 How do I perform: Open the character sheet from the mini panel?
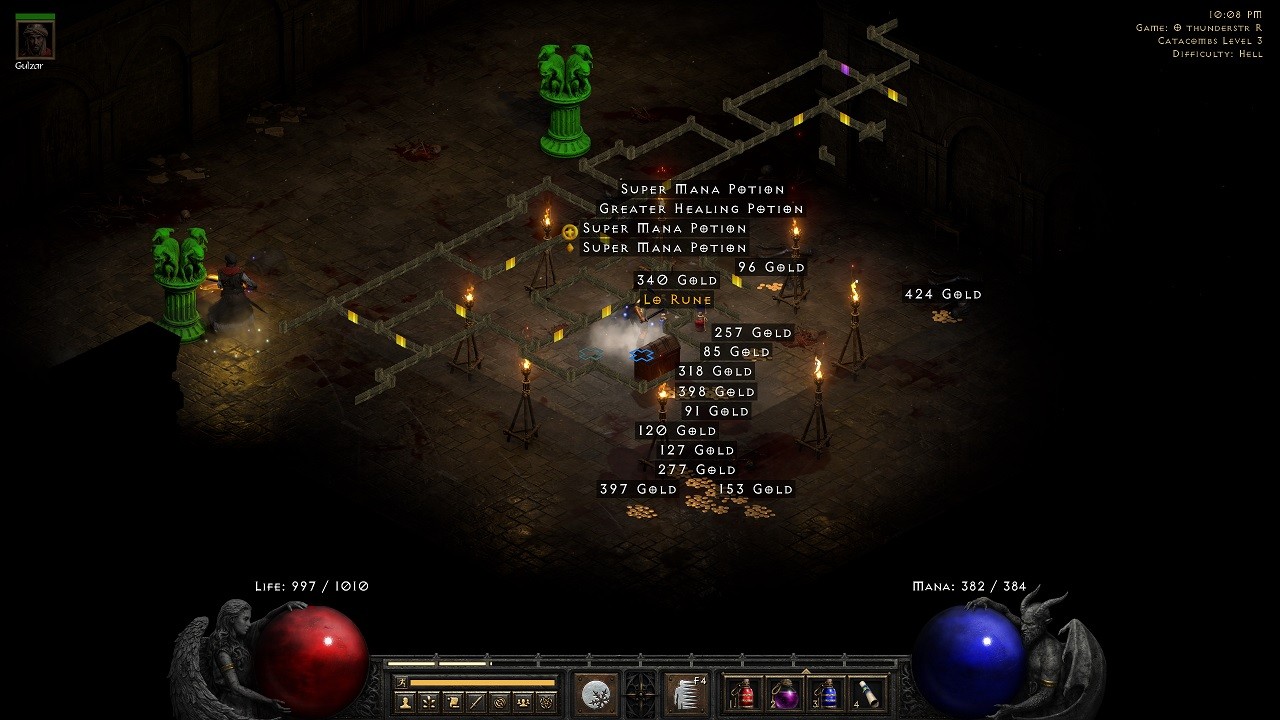coord(405,702)
